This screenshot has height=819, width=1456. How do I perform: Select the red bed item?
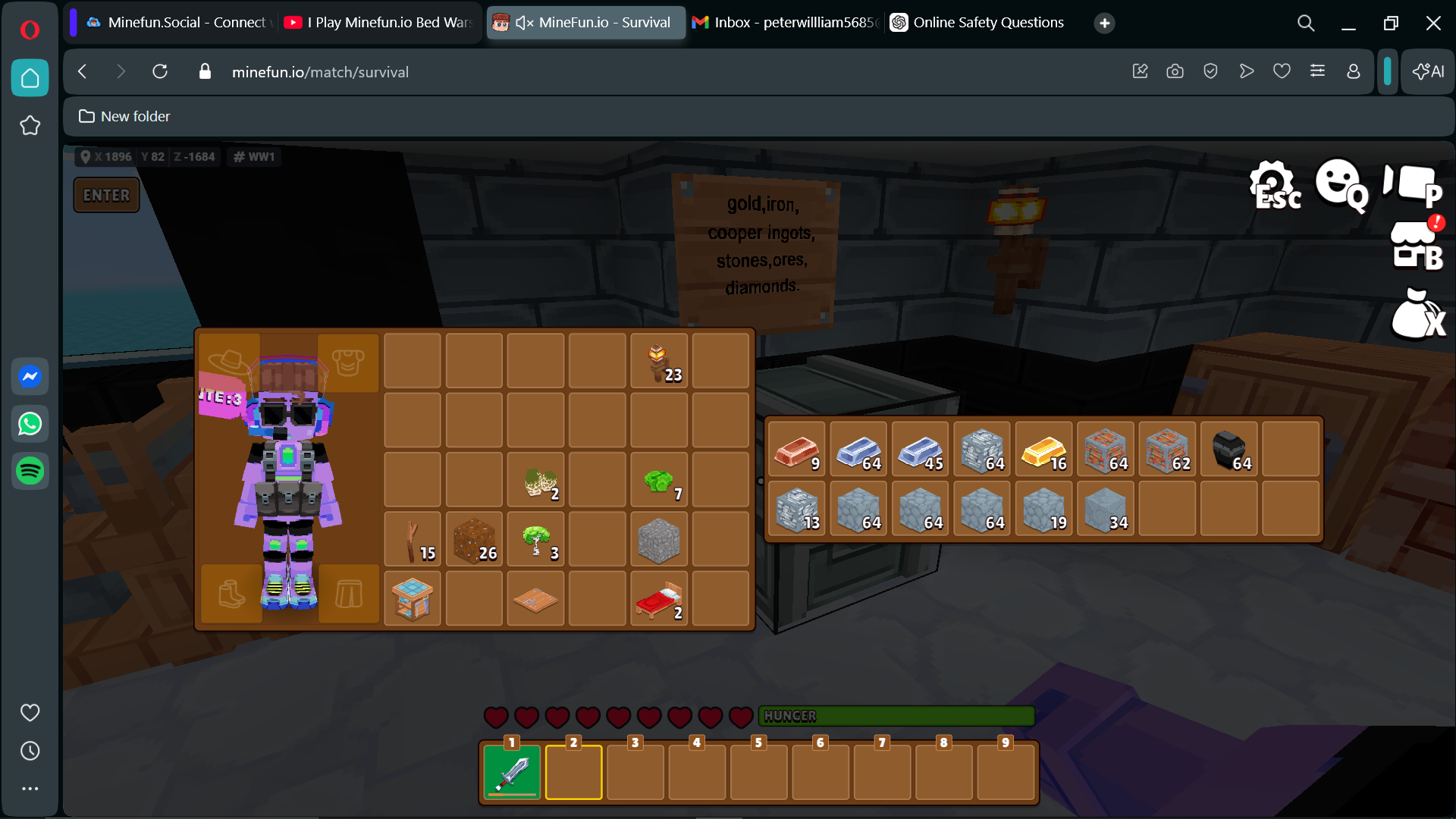click(659, 600)
